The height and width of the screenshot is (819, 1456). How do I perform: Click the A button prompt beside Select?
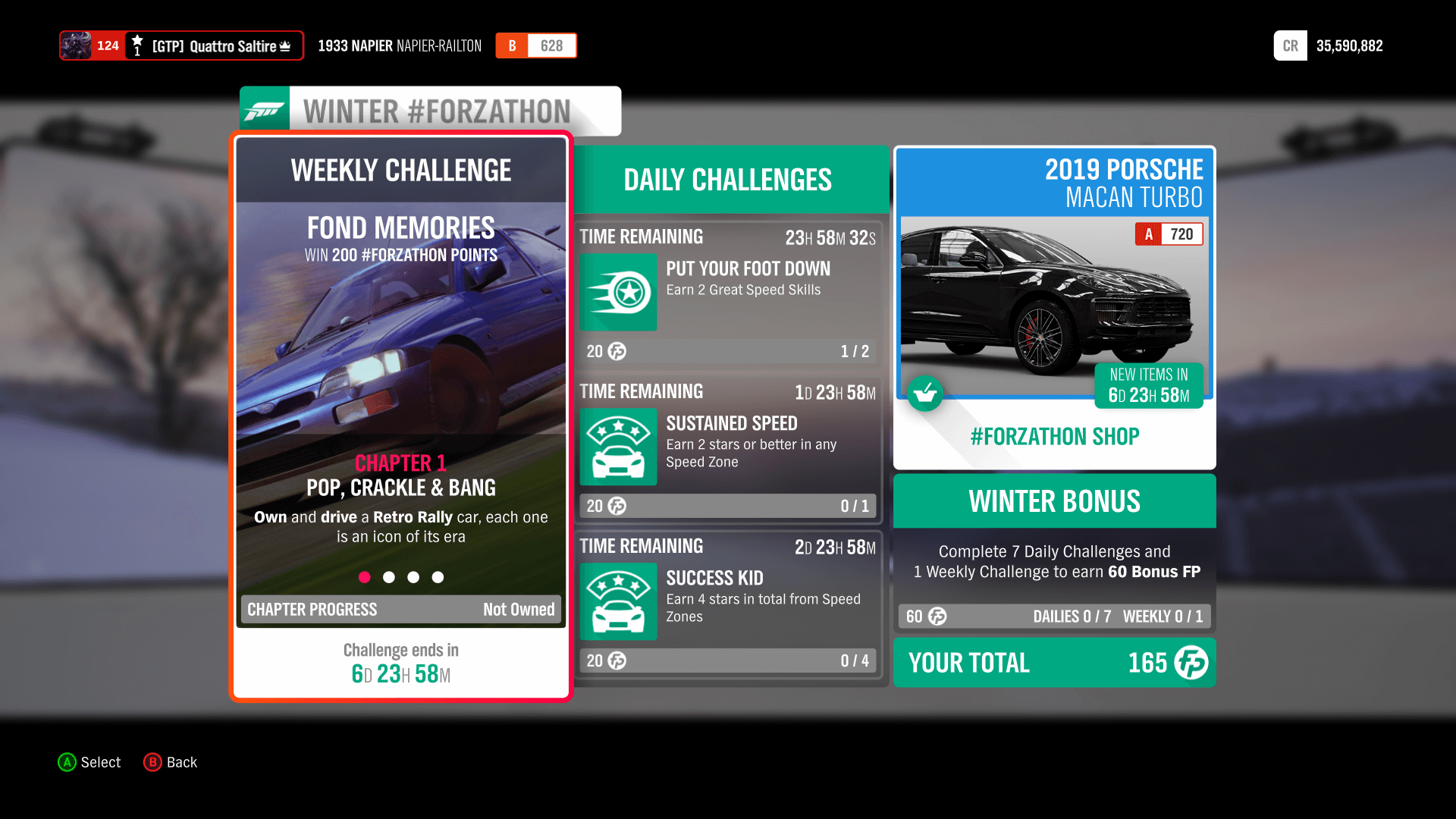coord(67,762)
